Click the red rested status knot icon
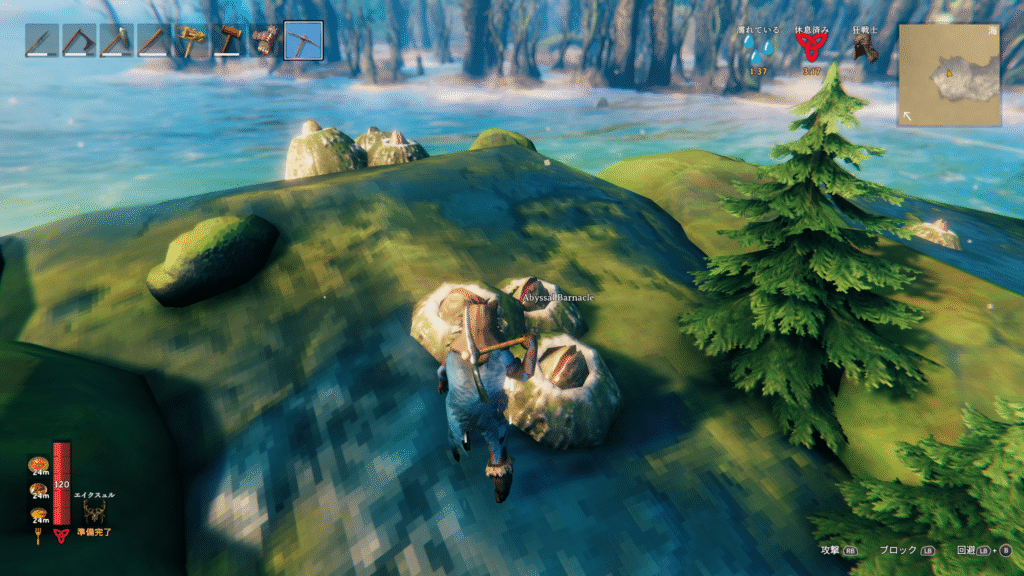 (812, 50)
